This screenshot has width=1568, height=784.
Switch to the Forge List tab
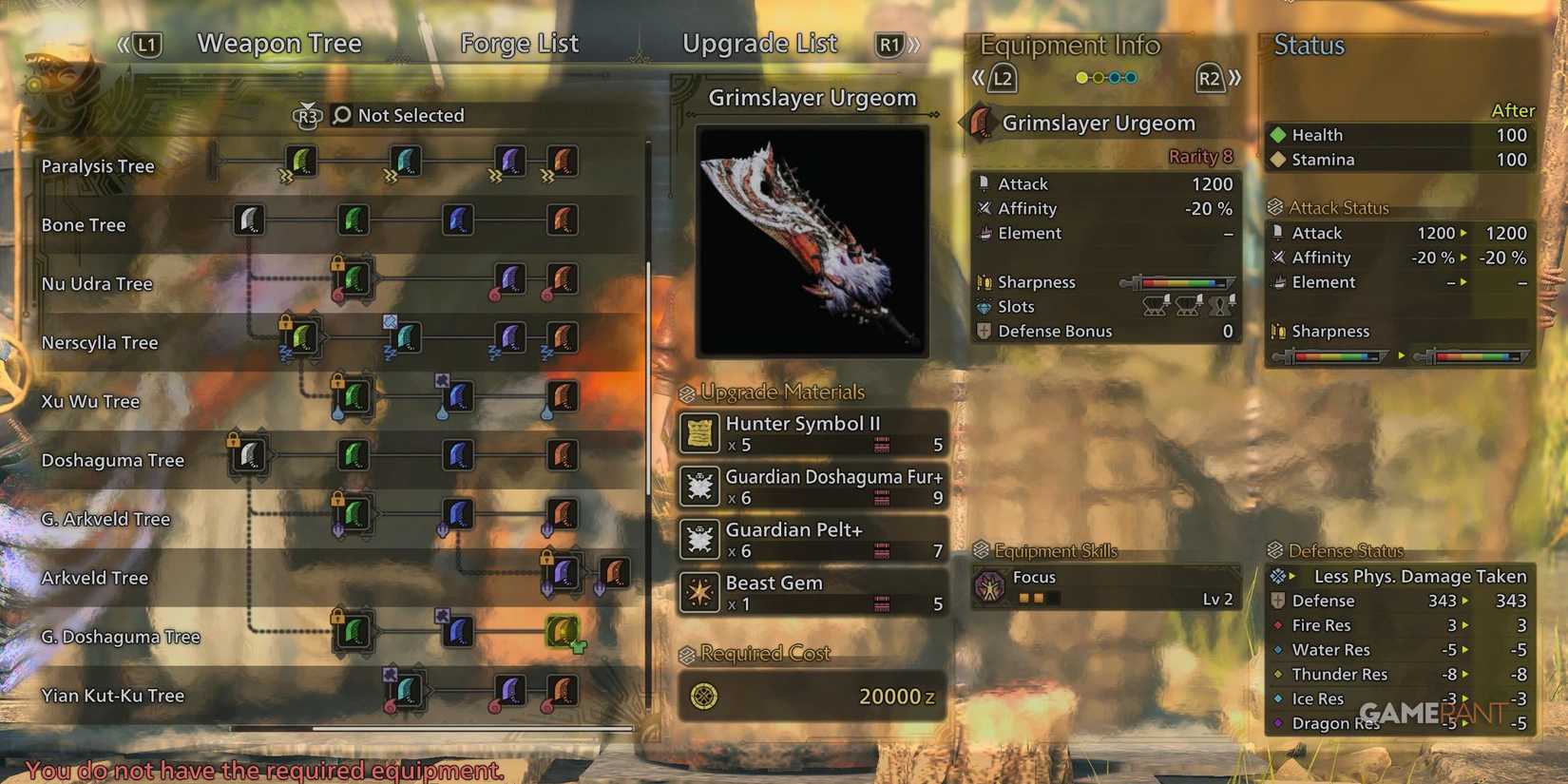coord(519,43)
